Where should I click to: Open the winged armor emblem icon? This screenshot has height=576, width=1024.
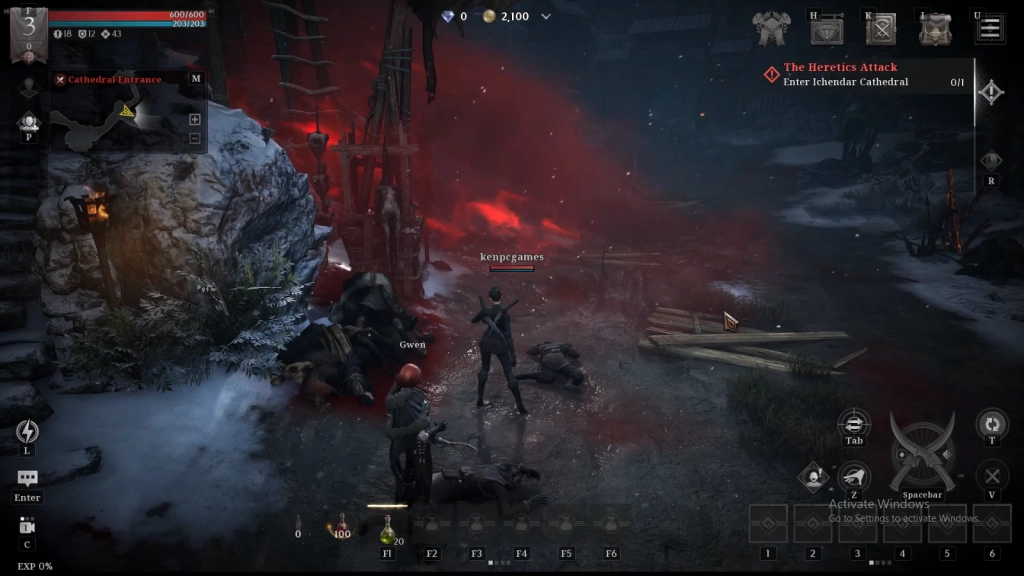click(x=771, y=30)
